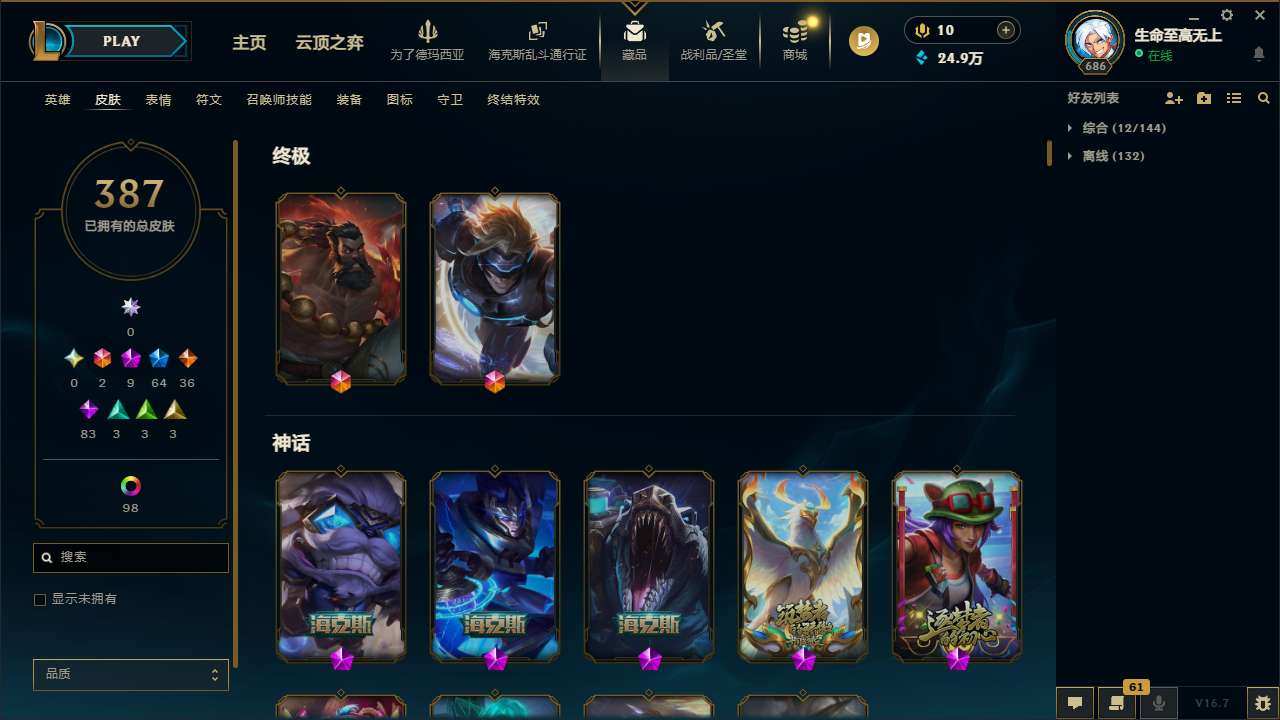Click the add friend icon in friends panel
Viewport: 1280px width, 720px height.
[1174, 98]
